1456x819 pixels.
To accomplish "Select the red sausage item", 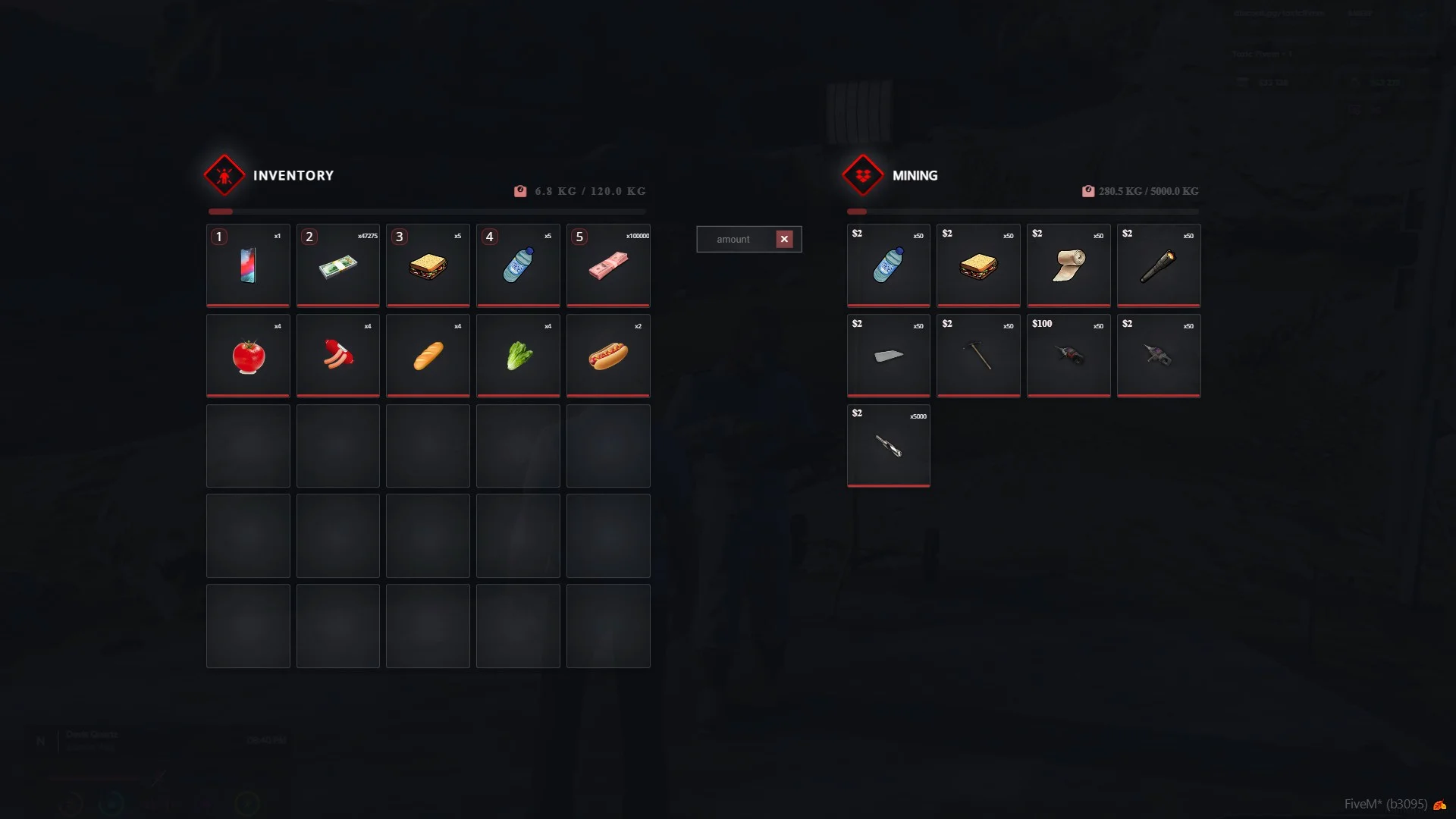I will (338, 356).
